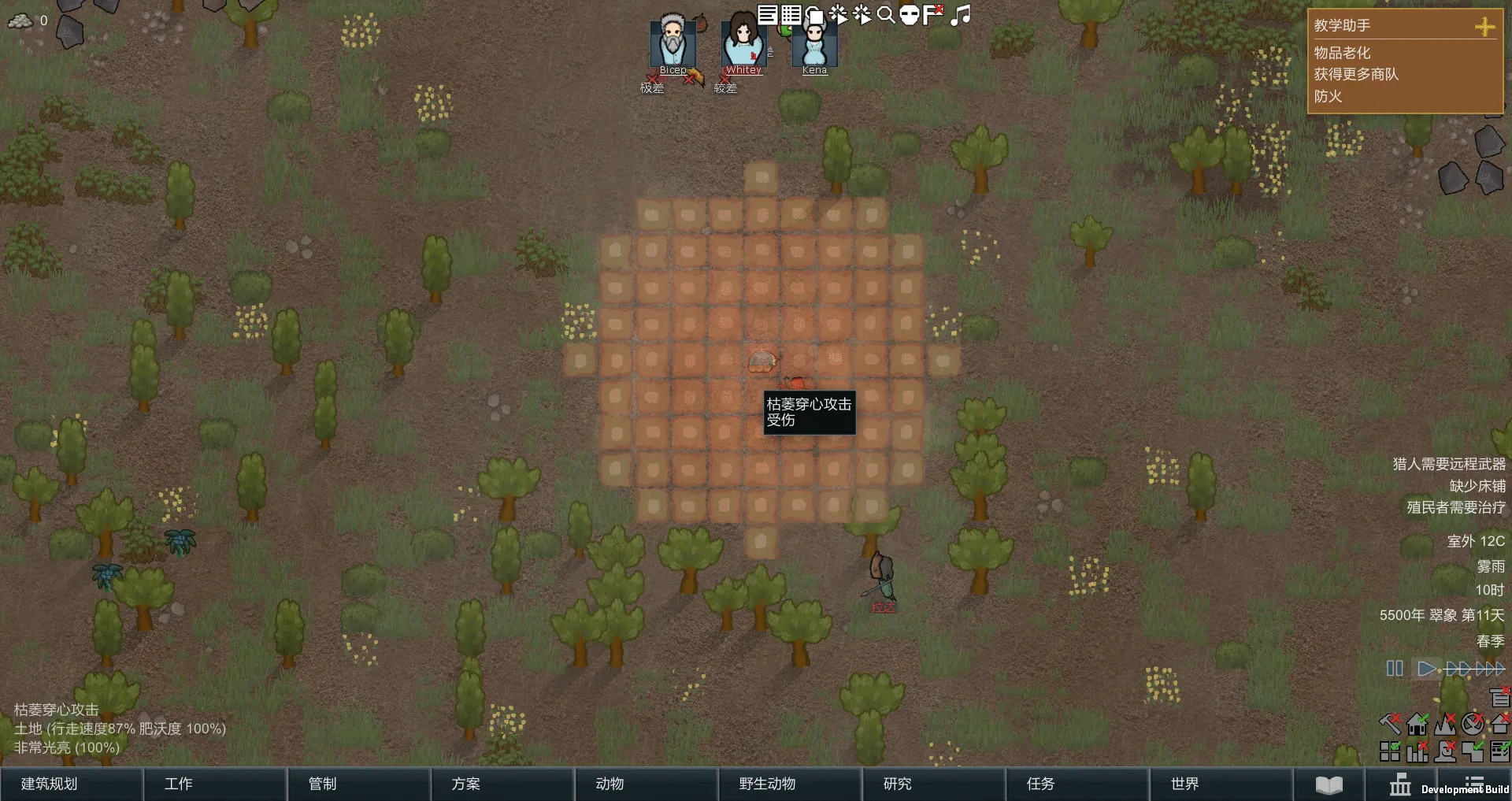Image resolution: width=1512 pixels, height=801 pixels.
Task: Expand the 教学助手 panel with plus
Action: (1484, 27)
